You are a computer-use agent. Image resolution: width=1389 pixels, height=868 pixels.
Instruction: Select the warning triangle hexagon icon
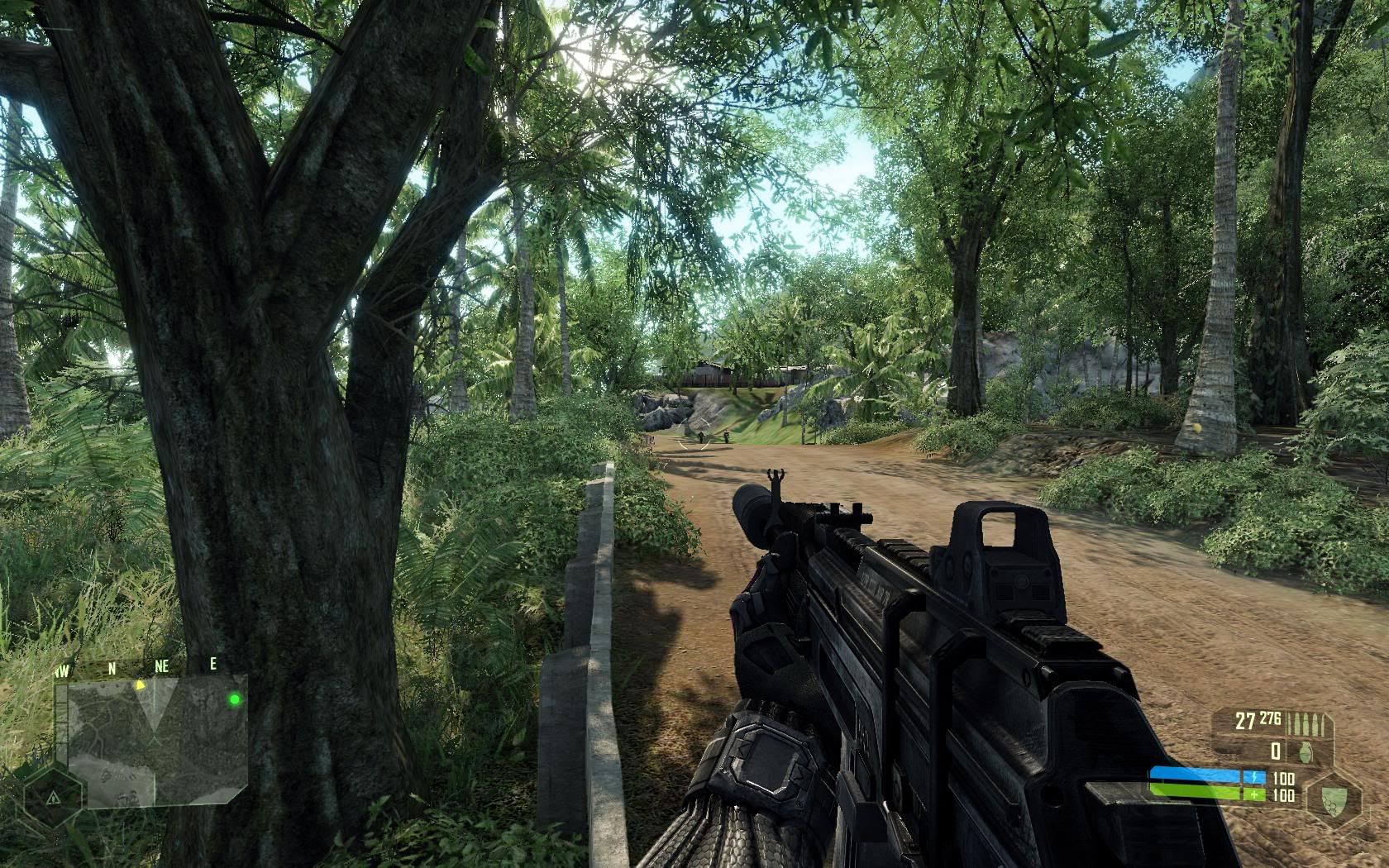pos(51,798)
